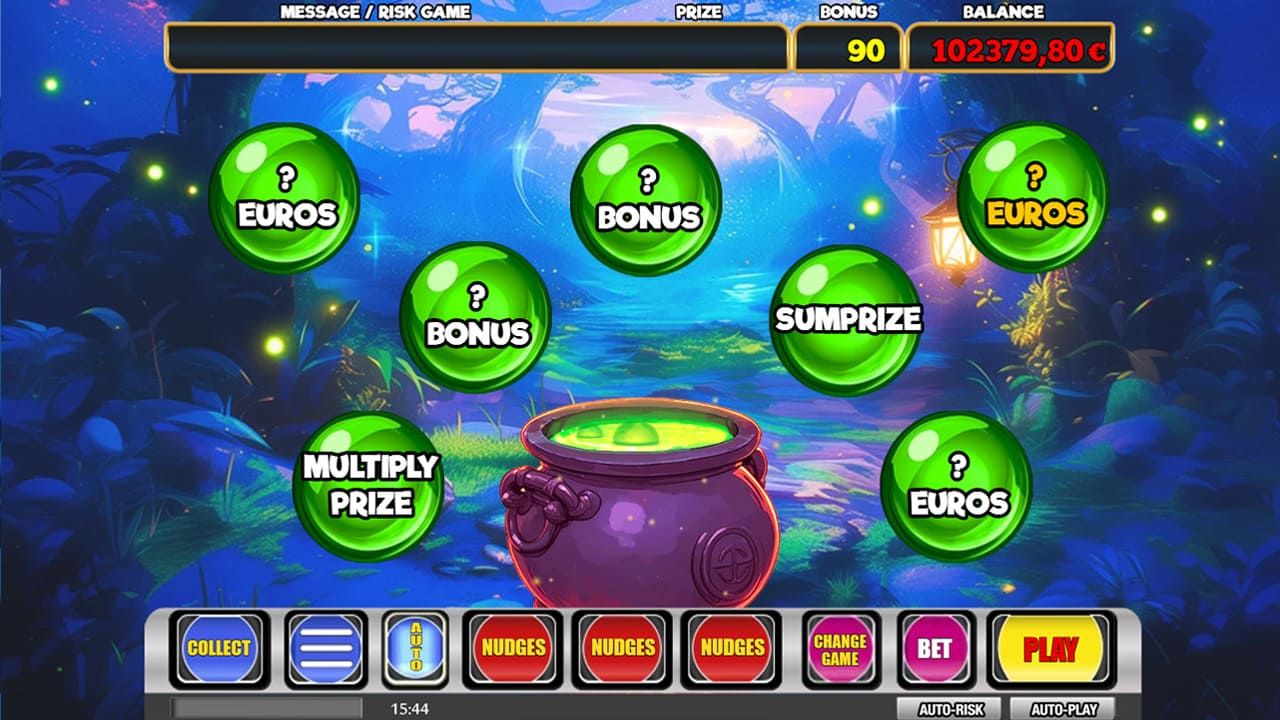This screenshot has width=1280, height=720.
Task: Select the SUMPRIZE orb
Action: [x=846, y=320]
